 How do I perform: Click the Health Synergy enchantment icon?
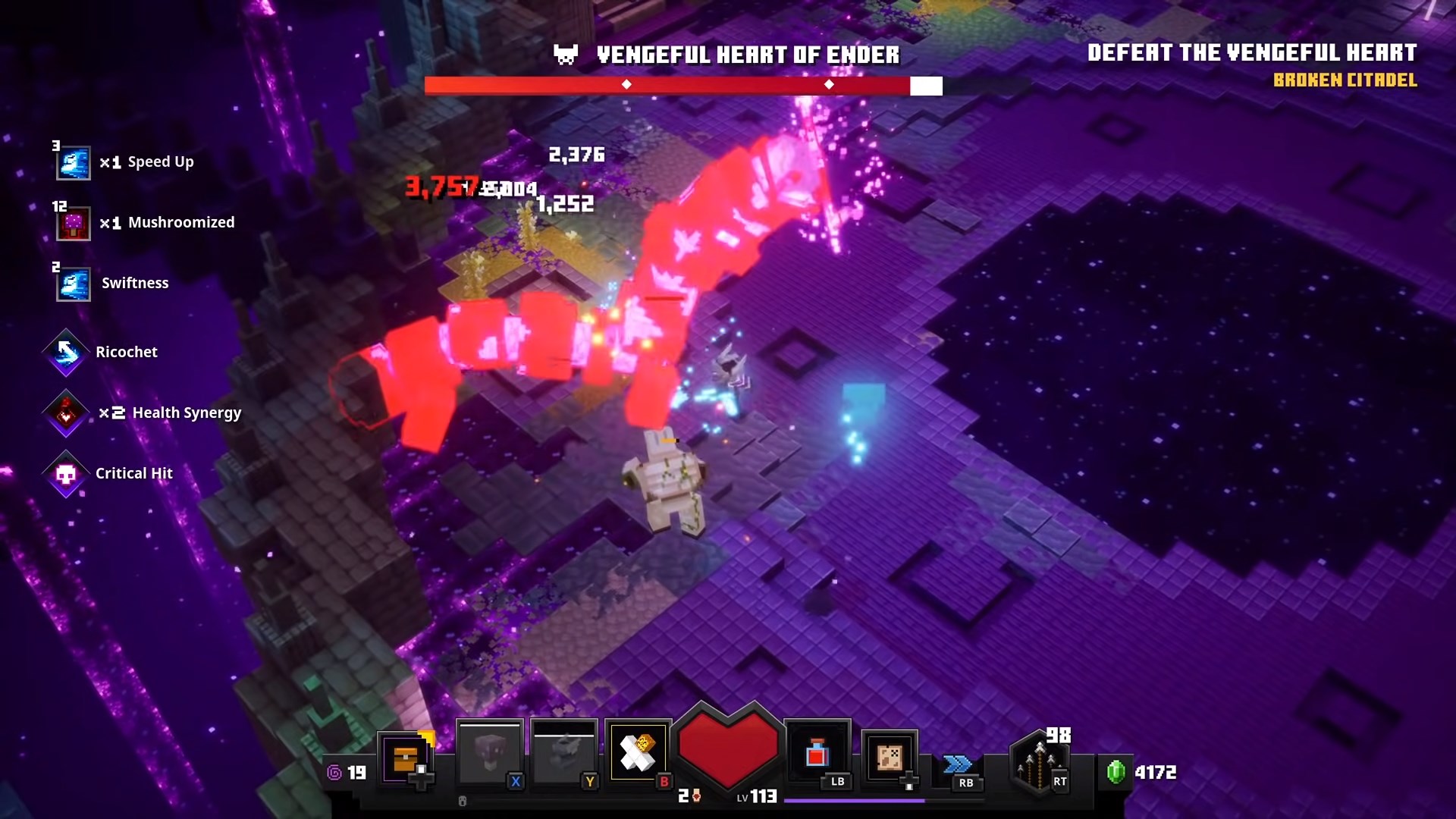click(x=66, y=413)
